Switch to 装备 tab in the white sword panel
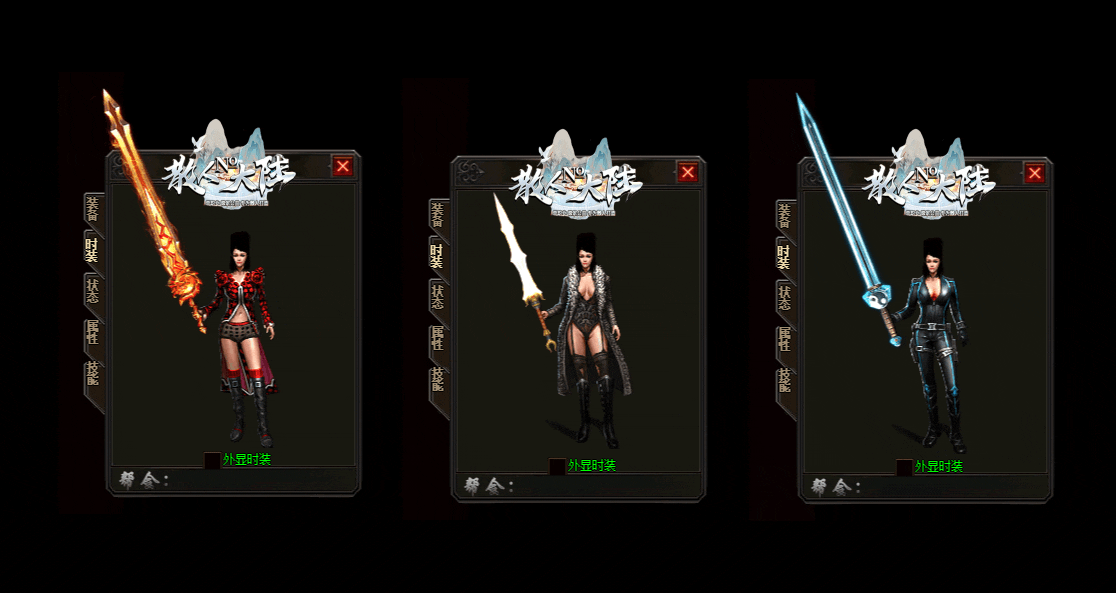Viewport: 1116px width, 593px height. [438, 216]
